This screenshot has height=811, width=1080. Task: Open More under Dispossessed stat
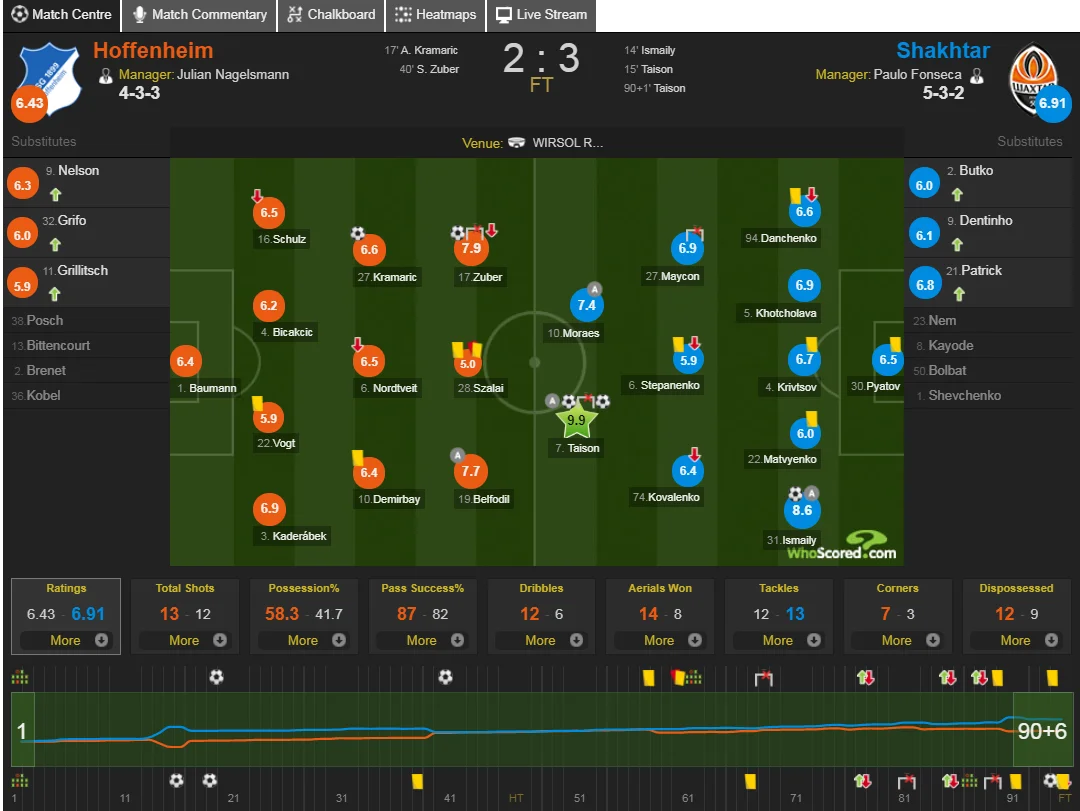(x=1016, y=640)
